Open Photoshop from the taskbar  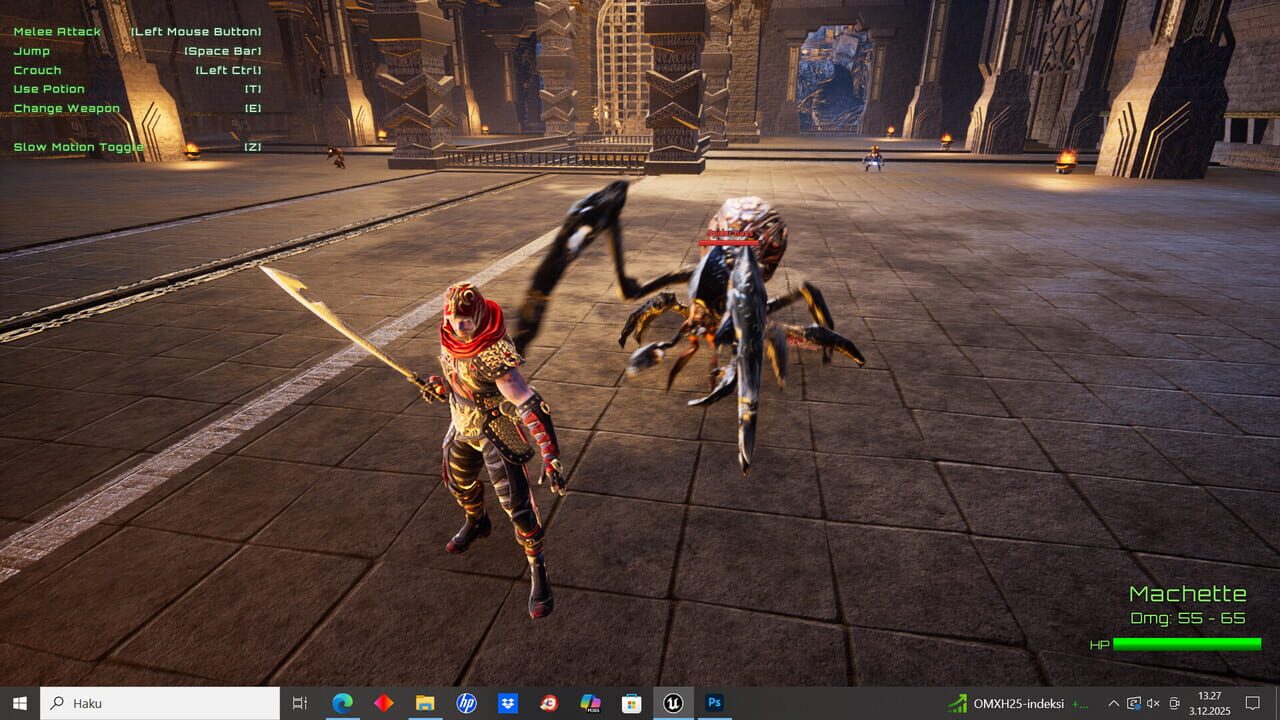click(x=714, y=703)
